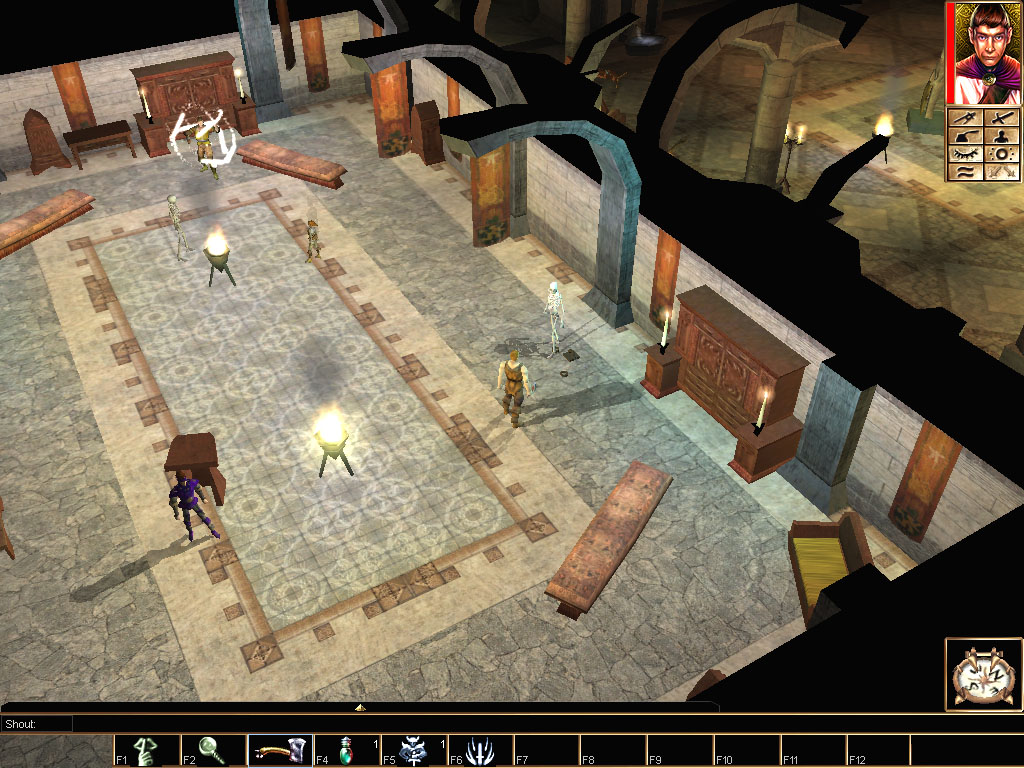Trigger the F6 claw ability quickslot
The width and height of the screenshot is (1024, 768).
coord(480,750)
